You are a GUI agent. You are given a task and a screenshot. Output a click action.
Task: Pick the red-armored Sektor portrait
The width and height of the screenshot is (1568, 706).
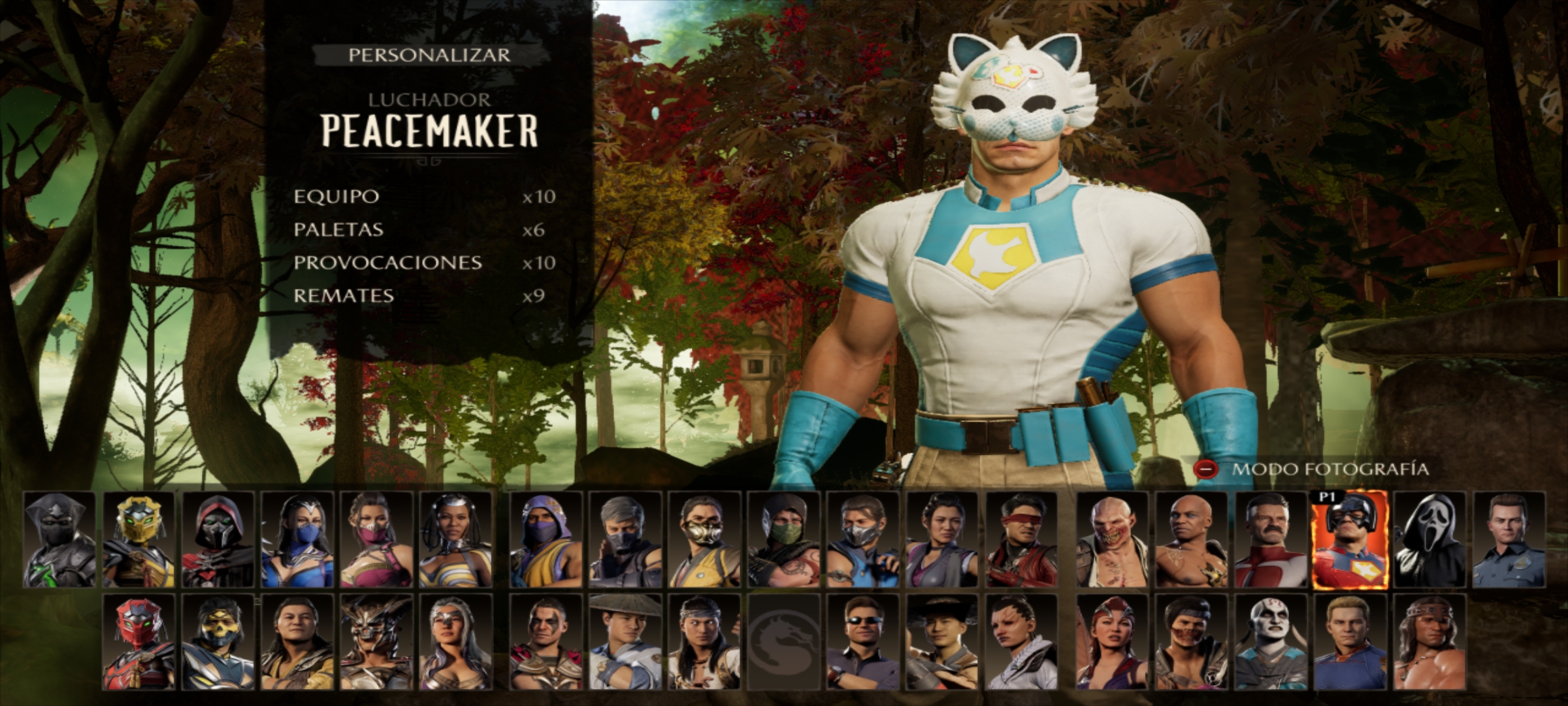pos(139,642)
